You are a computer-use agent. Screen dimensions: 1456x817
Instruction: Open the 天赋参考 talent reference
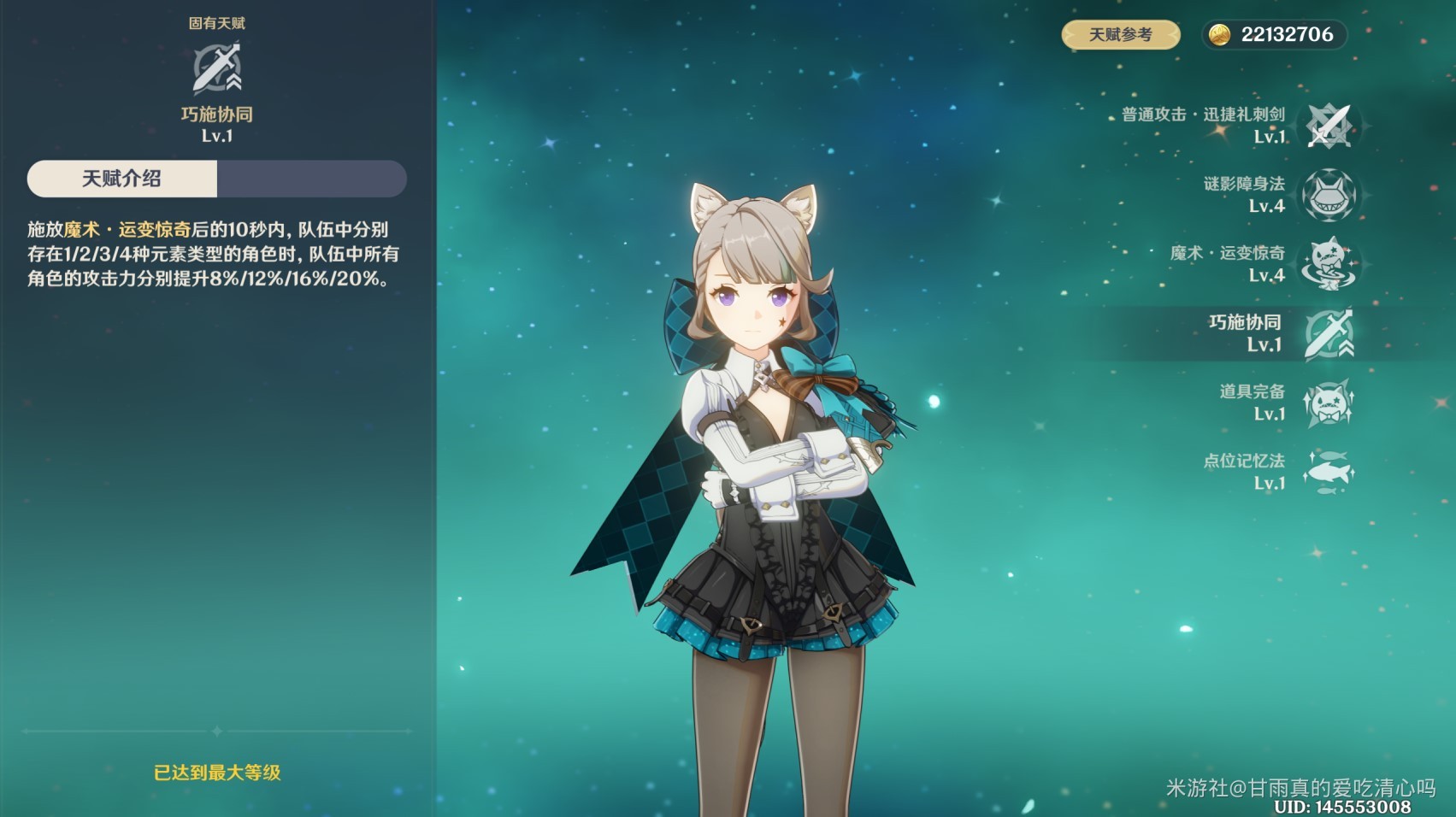point(1120,35)
